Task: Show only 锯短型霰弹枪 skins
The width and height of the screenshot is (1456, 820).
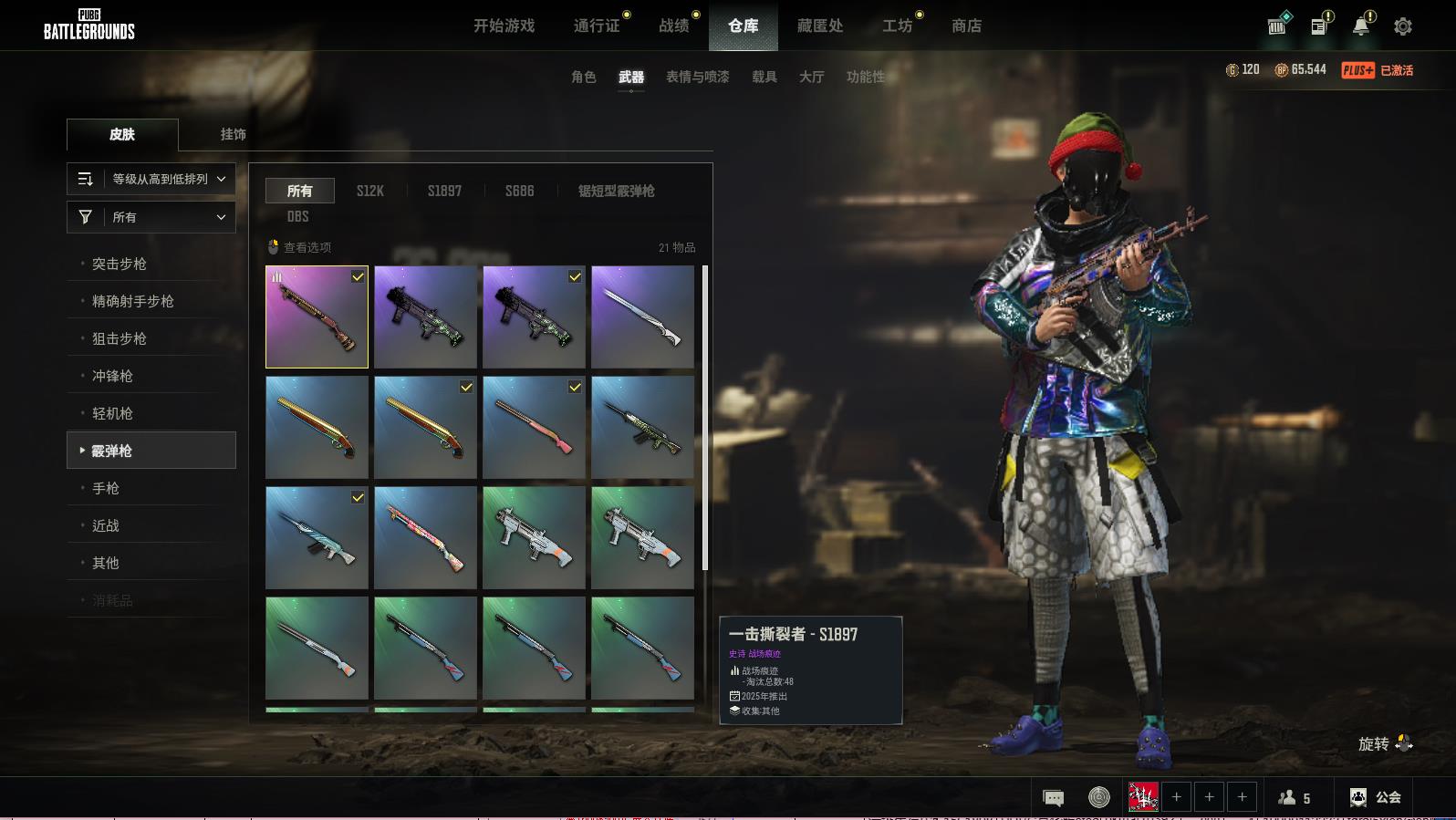Action: (616, 191)
